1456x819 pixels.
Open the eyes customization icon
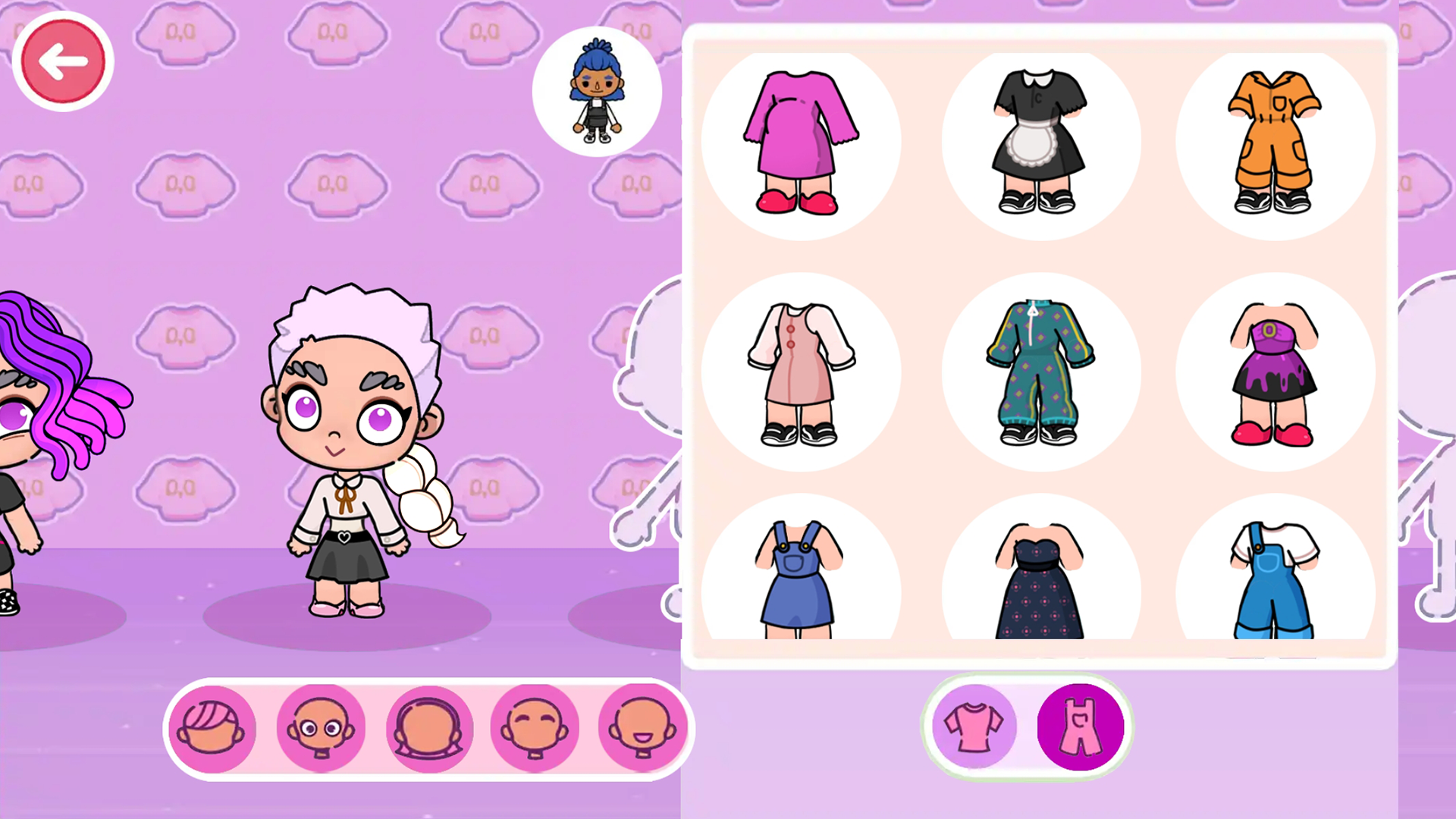[x=321, y=726]
